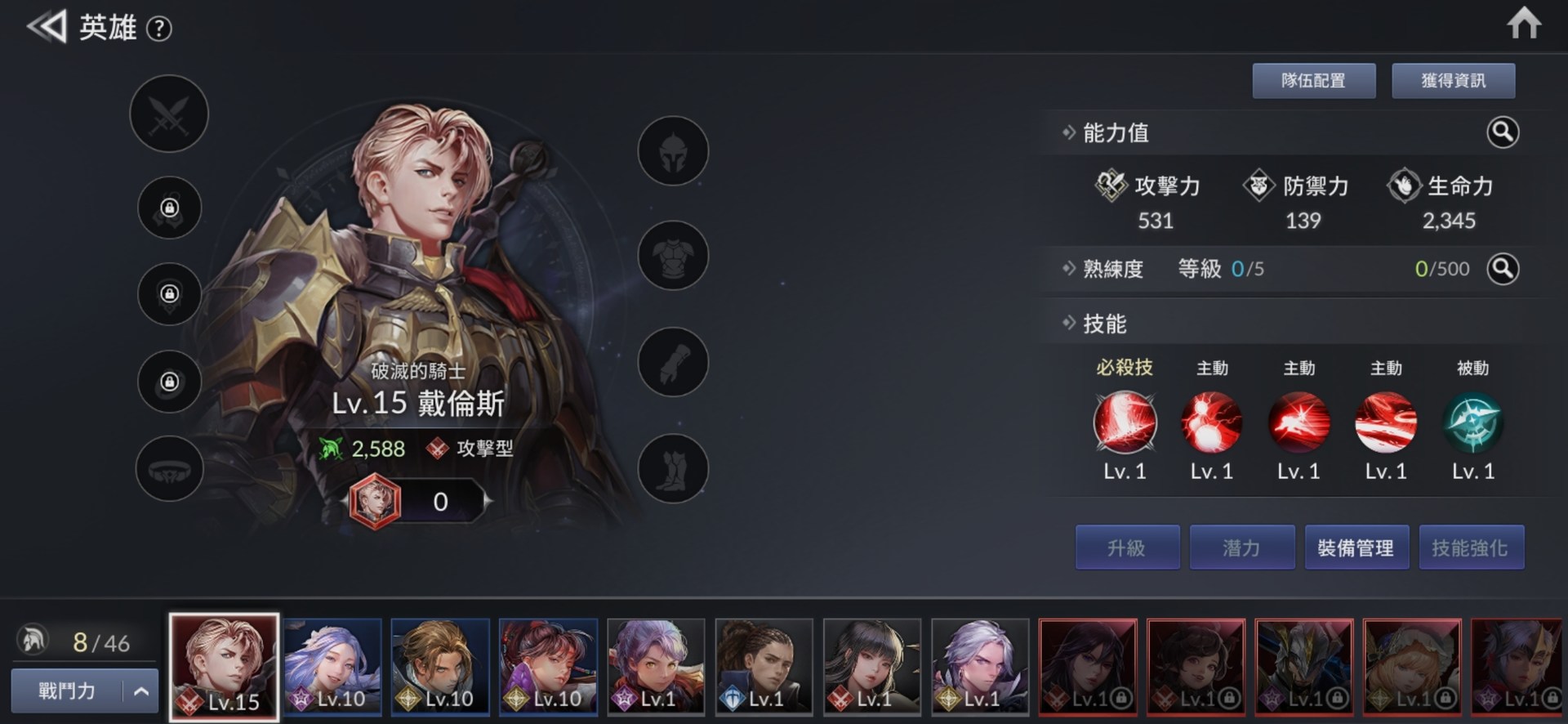The image size is (1568, 724).
Task: Open the hero help question mark icon
Action: pos(160,29)
